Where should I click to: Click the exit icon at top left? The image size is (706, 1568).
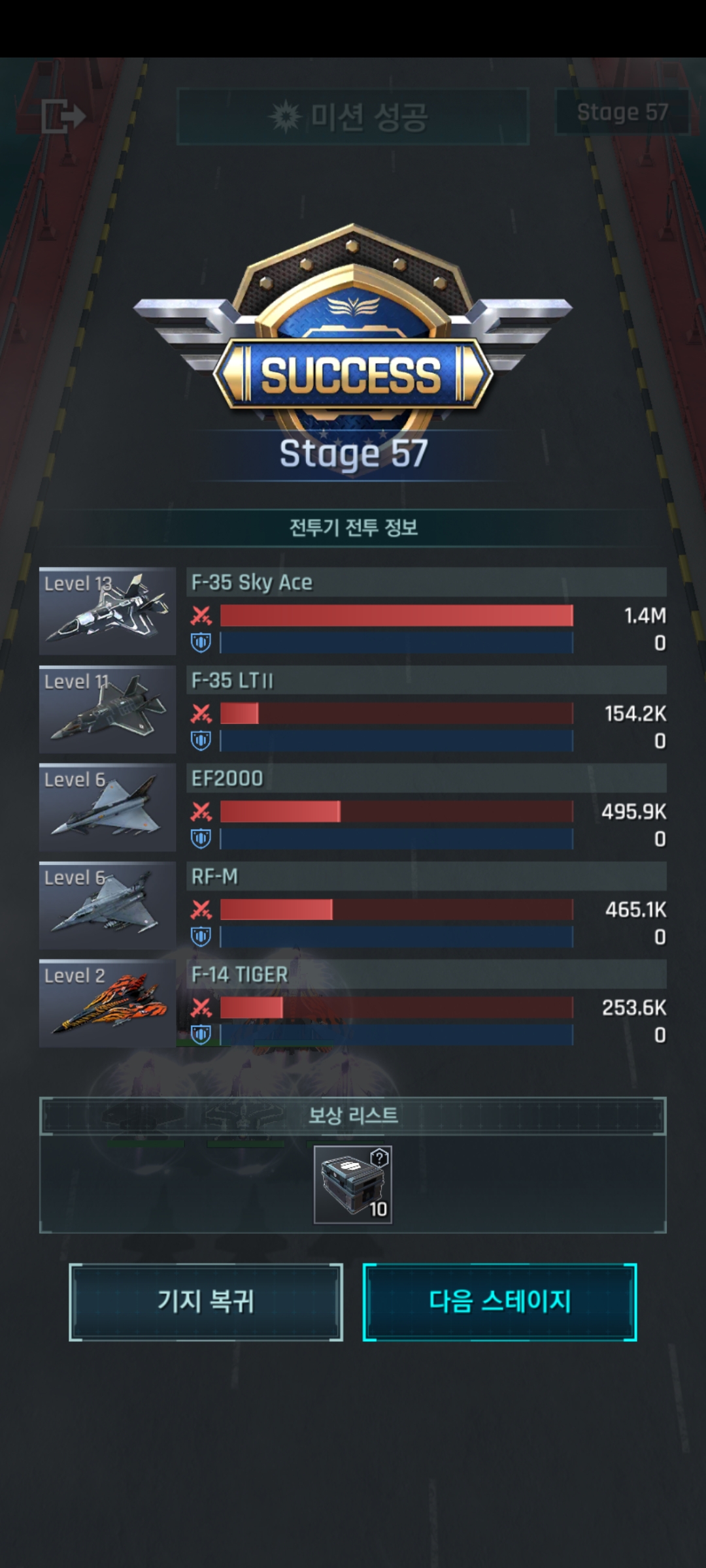click(x=63, y=117)
